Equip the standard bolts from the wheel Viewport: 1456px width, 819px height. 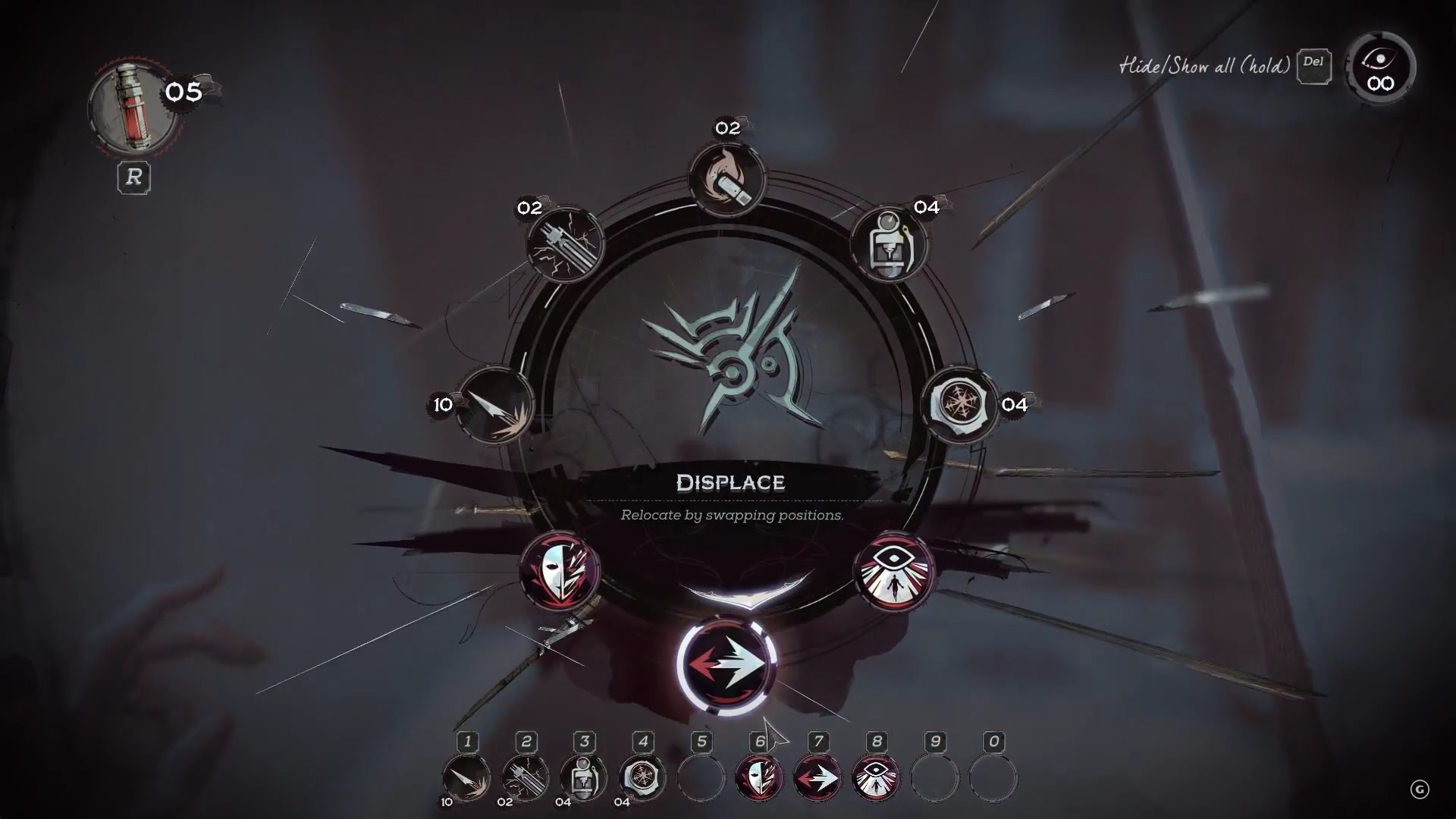click(495, 406)
